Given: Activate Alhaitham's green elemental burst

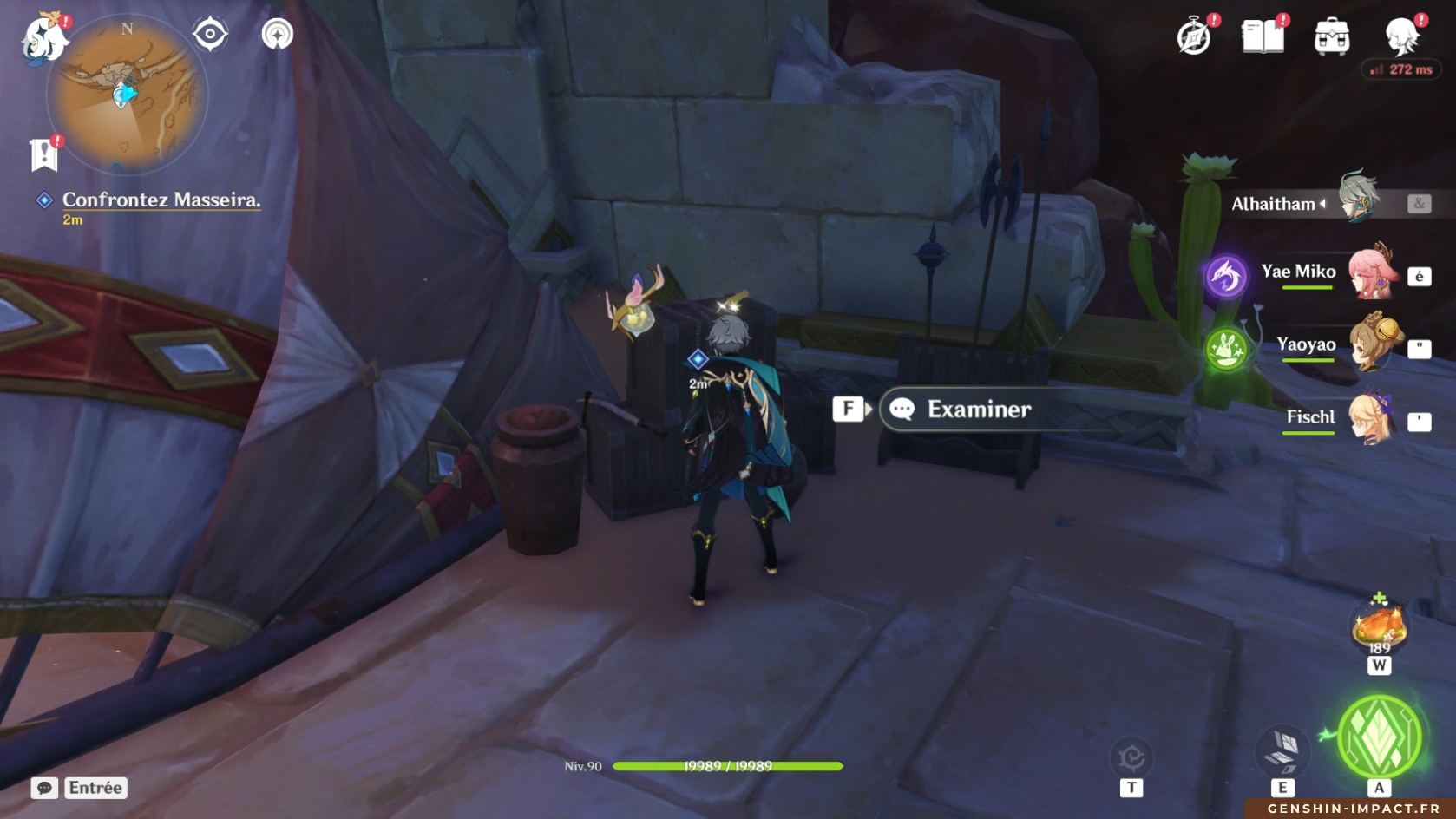Looking at the screenshot, I should click(x=1380, y=737).
